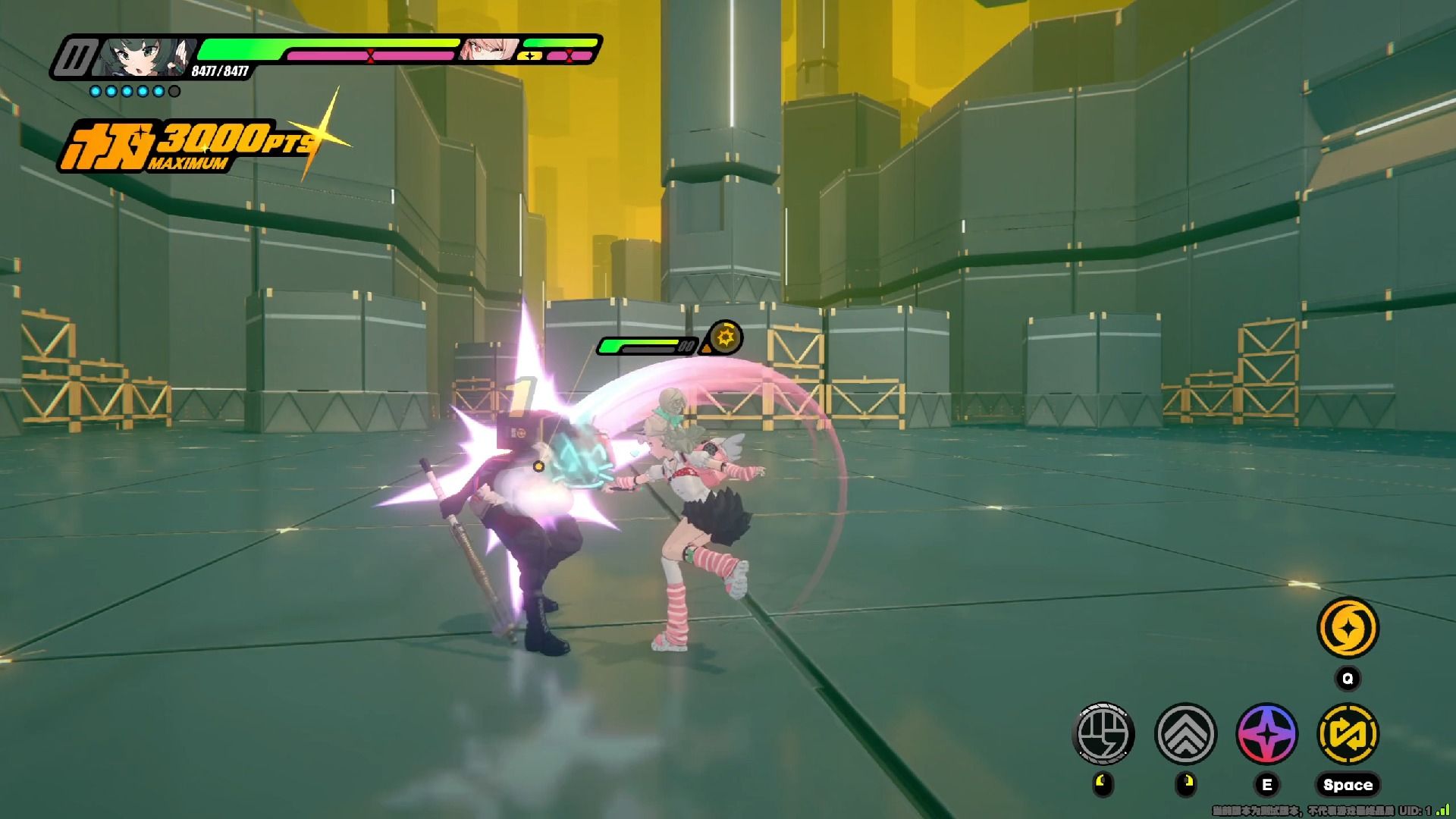Use the special star skill
Screen dimensions: 1456x819
tap(1266, 733)
